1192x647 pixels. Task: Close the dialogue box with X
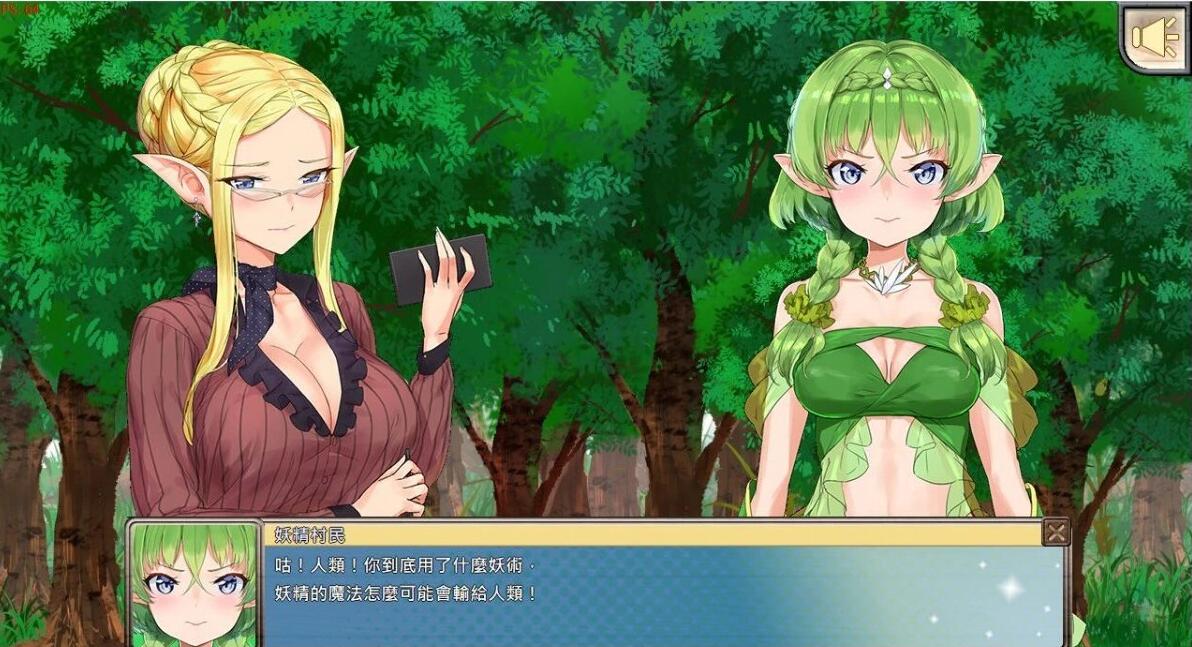pyautogui.click(x=1056, y=532)
